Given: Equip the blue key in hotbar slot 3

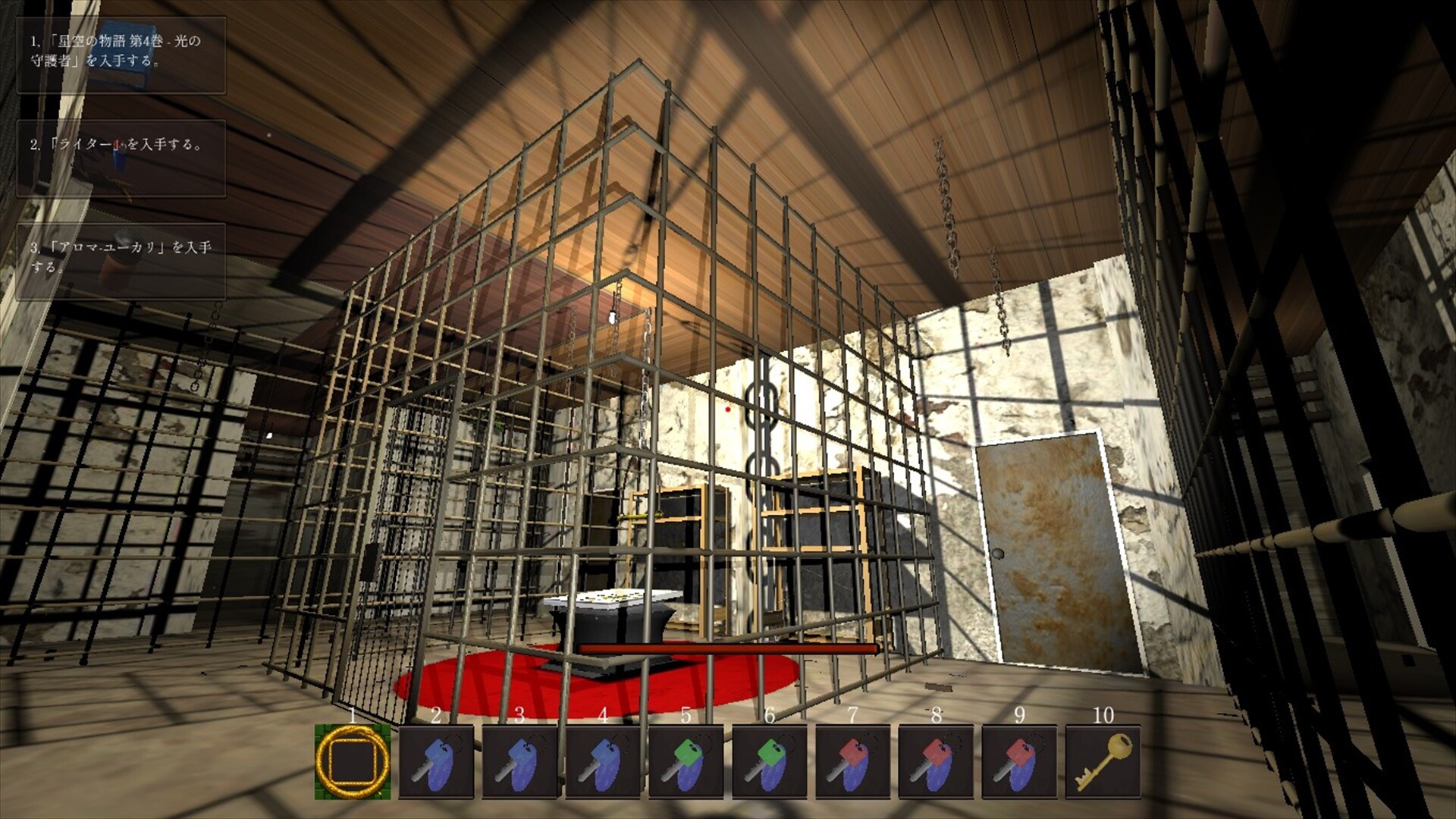Looking at the screenshot, I should pyautogui.click(x=520, y=762).
